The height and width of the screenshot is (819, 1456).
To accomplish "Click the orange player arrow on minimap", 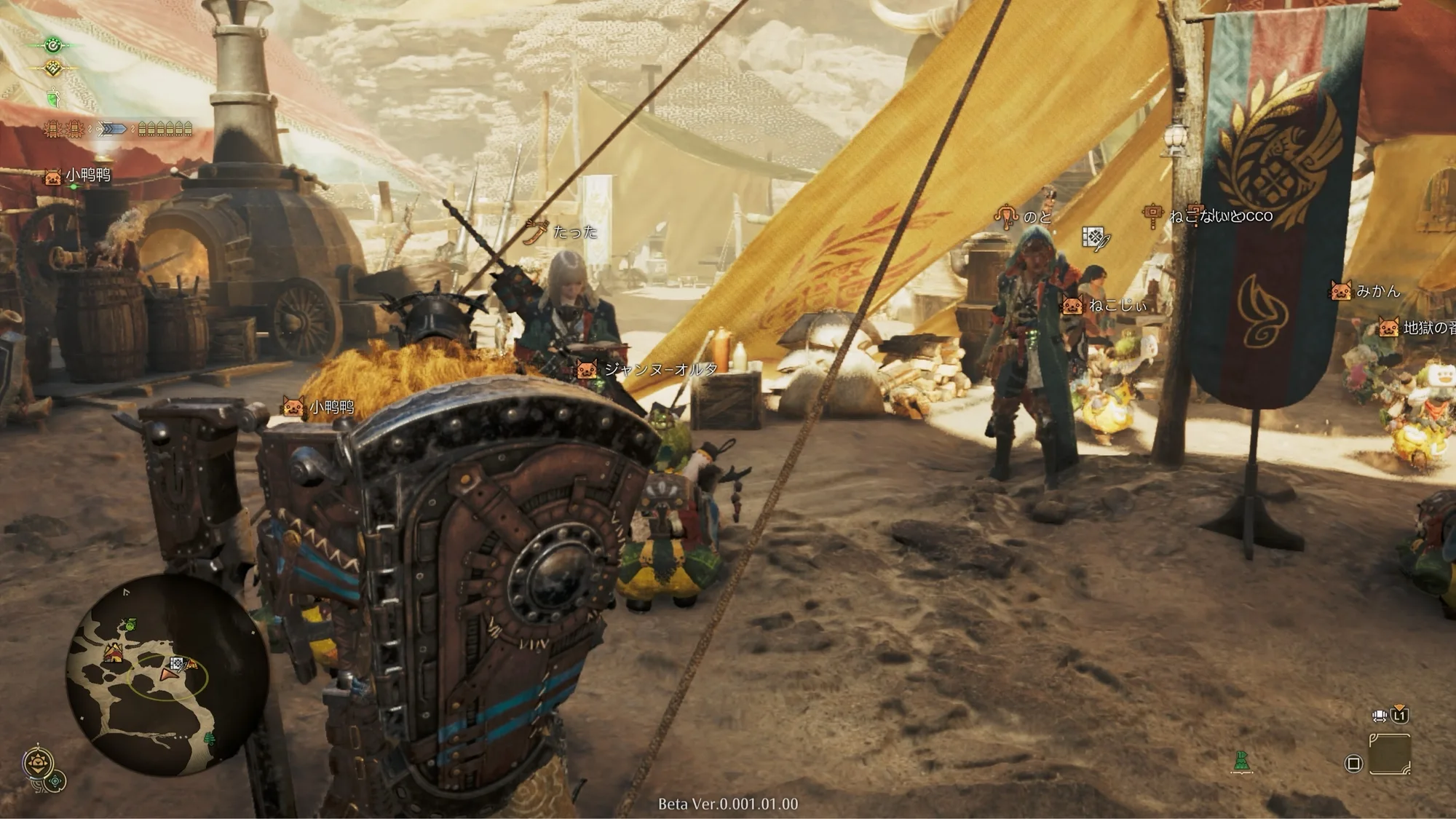I will click(170, 673).
